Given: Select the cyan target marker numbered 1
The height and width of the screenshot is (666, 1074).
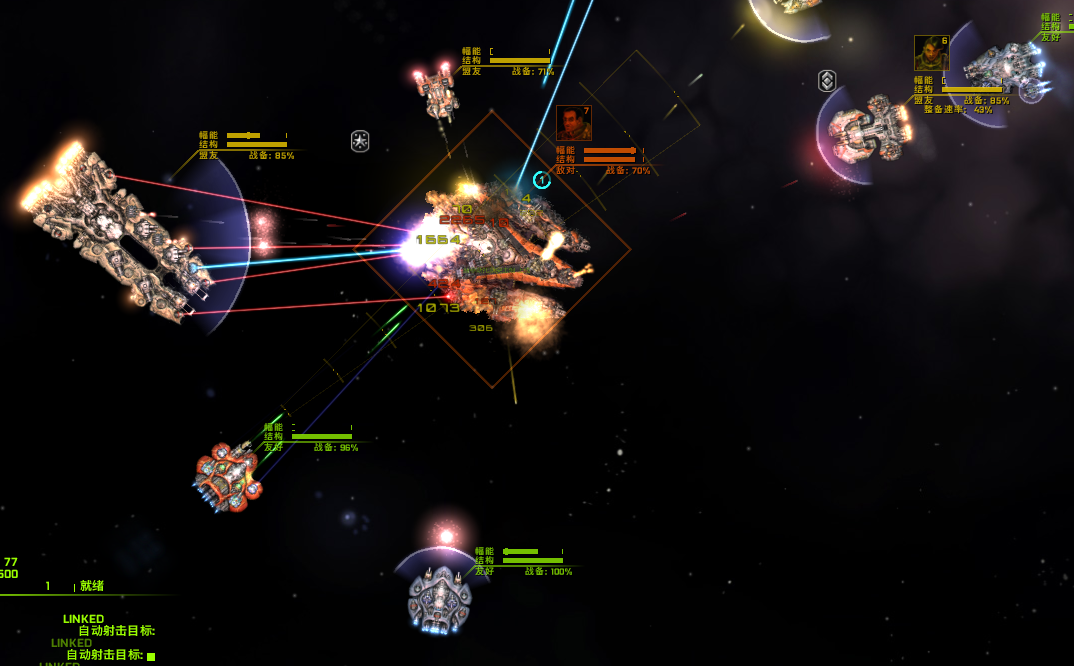Looking at the screenshot, I should [542, 180].
